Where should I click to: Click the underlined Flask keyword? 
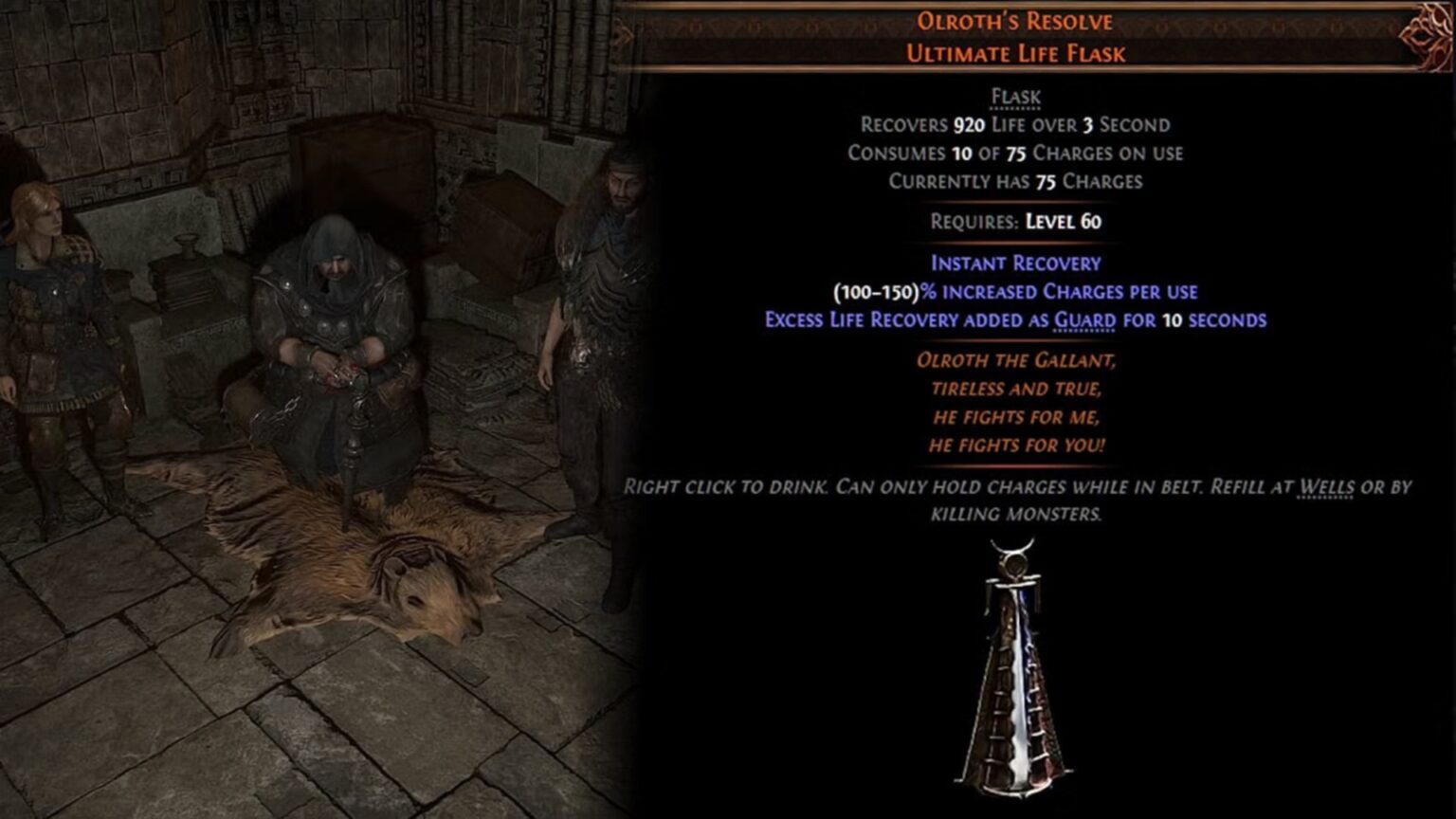point(1015,97)
